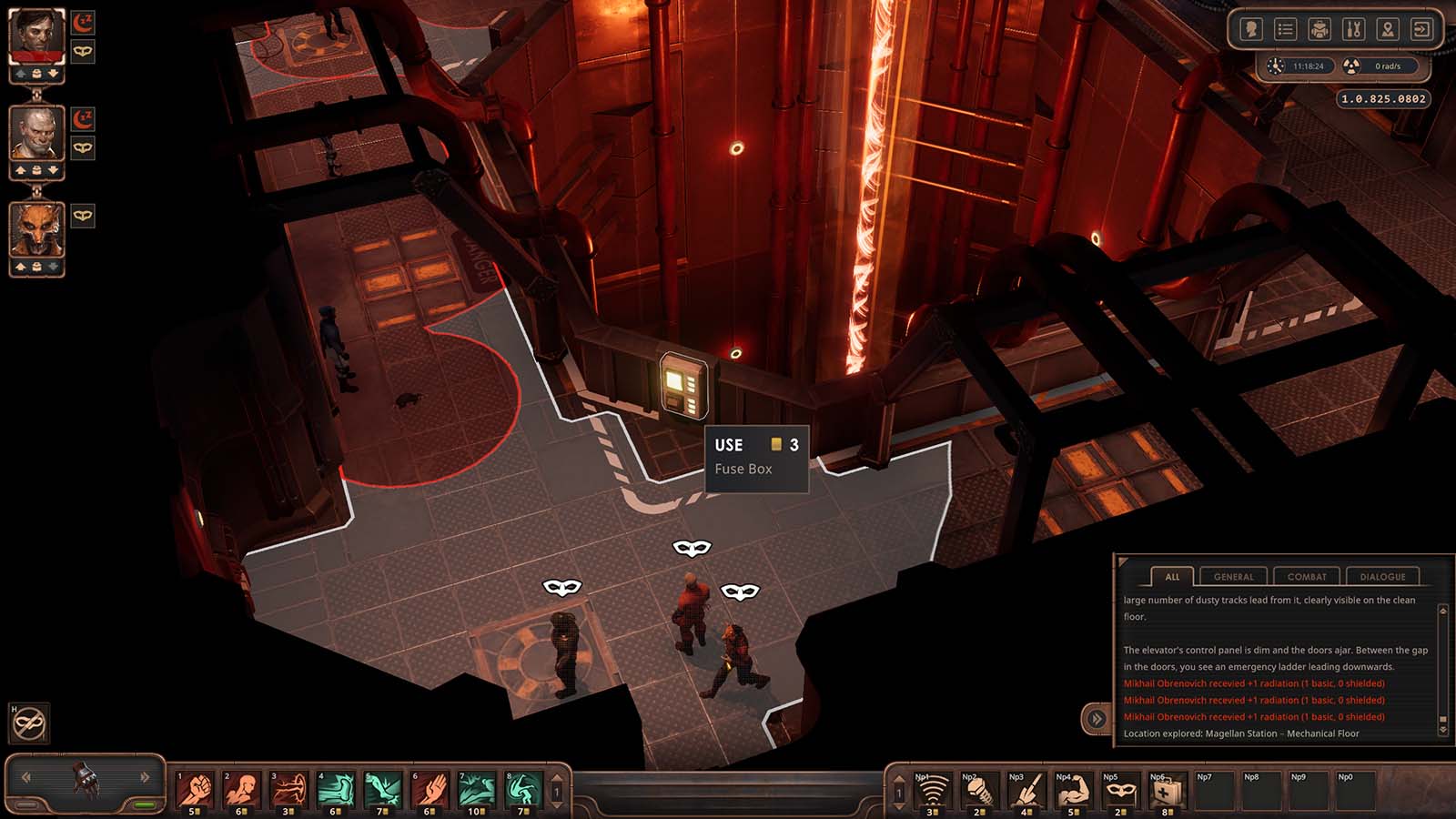This screenshot has width=1456, height=819.
Task: Open the backpack inventory
Action: tap(1319, 30)
